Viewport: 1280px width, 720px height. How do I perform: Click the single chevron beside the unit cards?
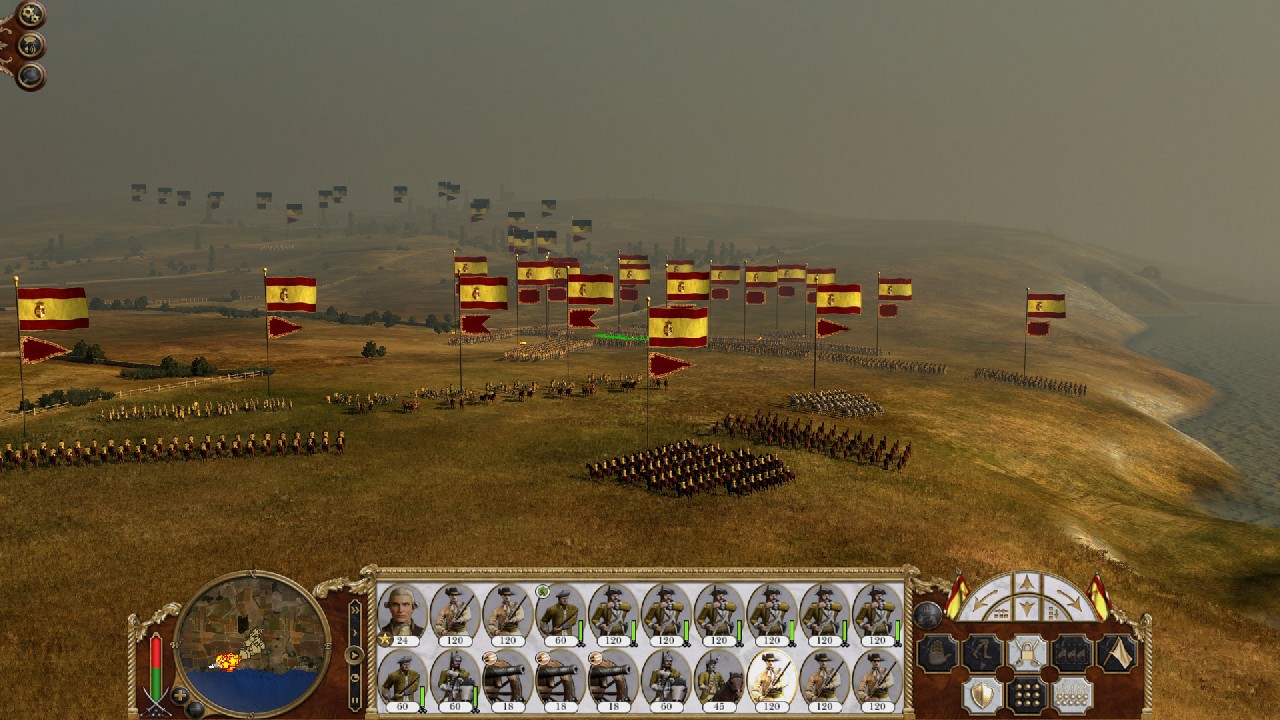click(x=355, y=631)
